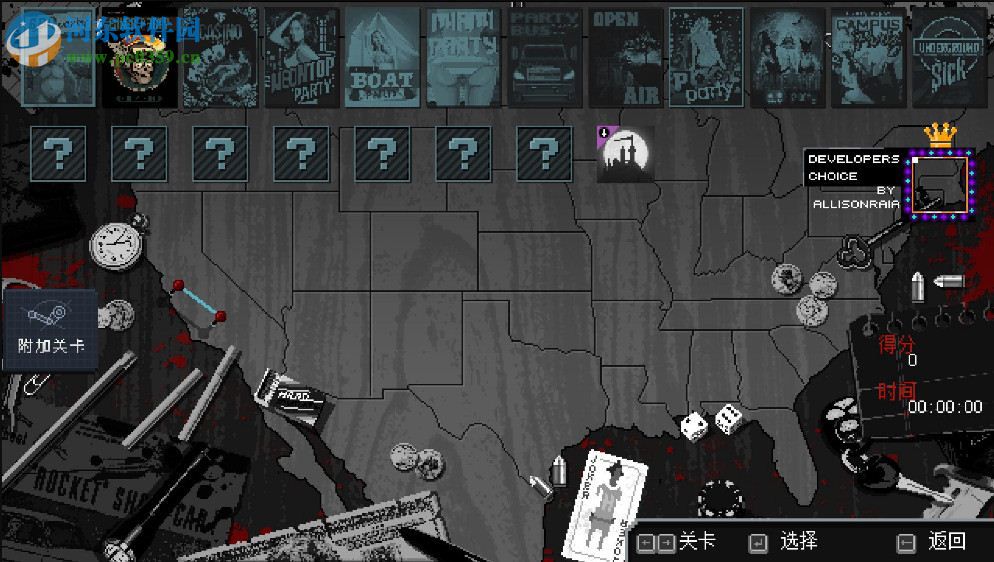
Task: Choose the Dirty Party poster
Action: (463, 57)
